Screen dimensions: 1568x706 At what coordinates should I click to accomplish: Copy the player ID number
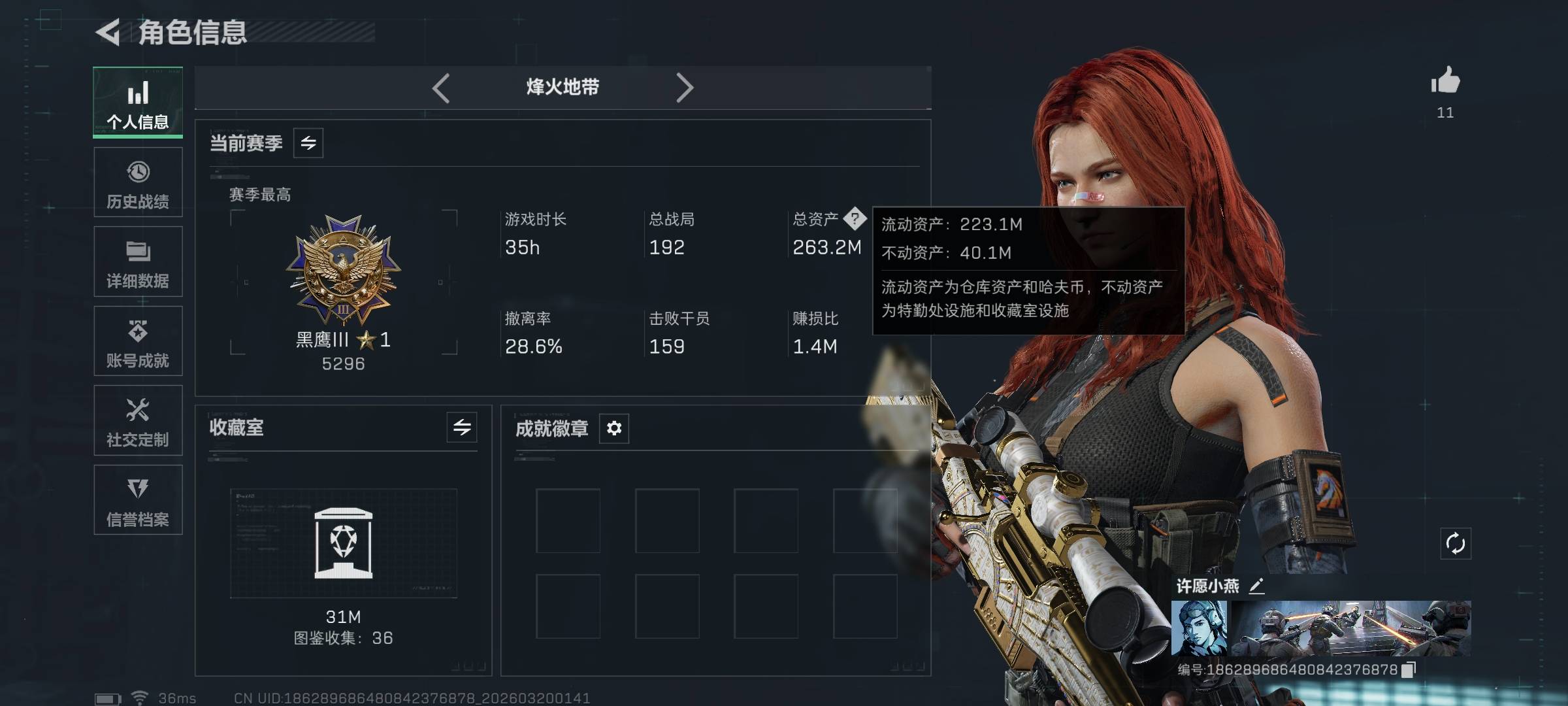[x=1409, y=669]
